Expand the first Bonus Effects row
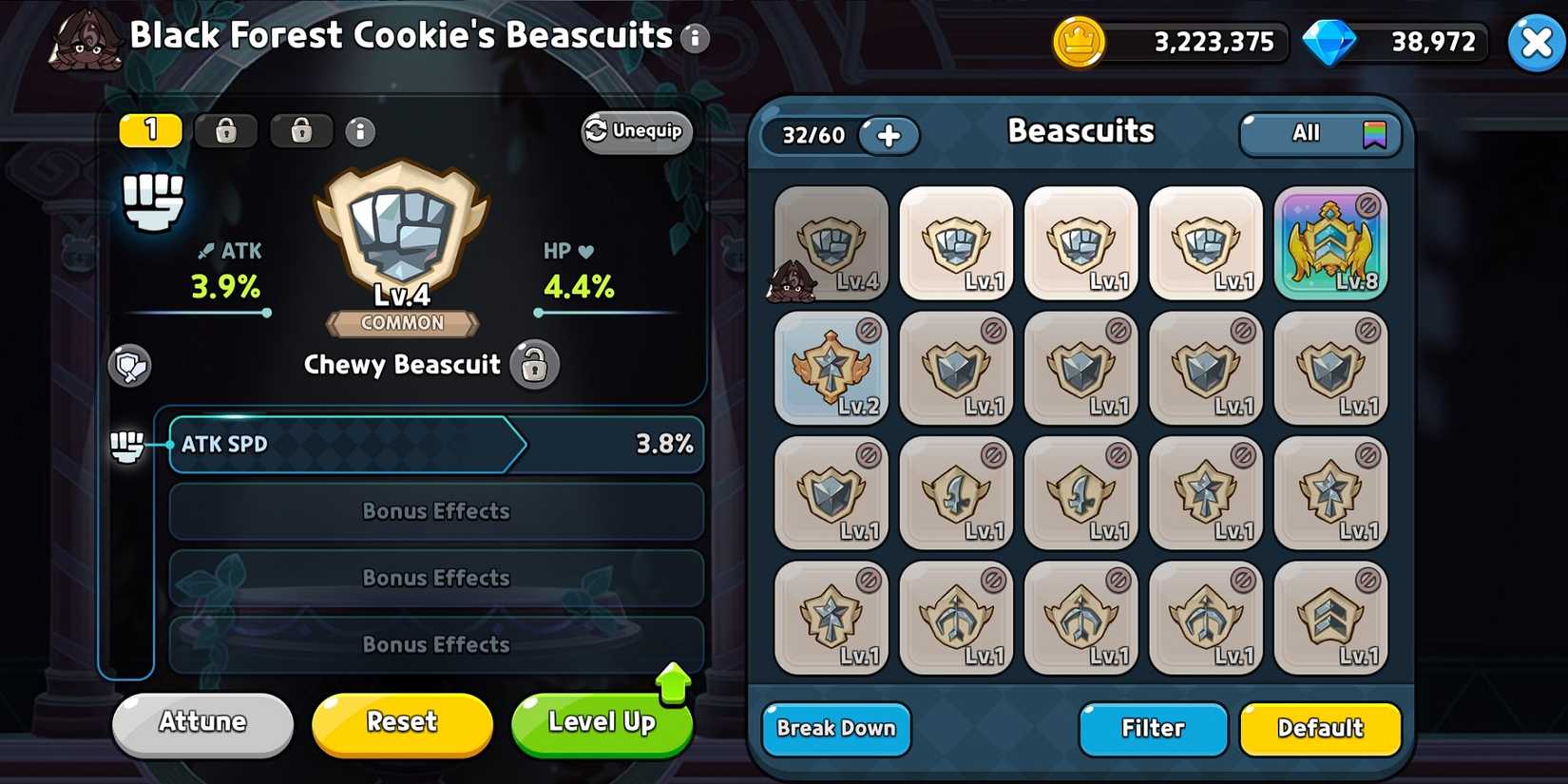The height and width of the screenshot is (784, 1568). pos(435,511)
